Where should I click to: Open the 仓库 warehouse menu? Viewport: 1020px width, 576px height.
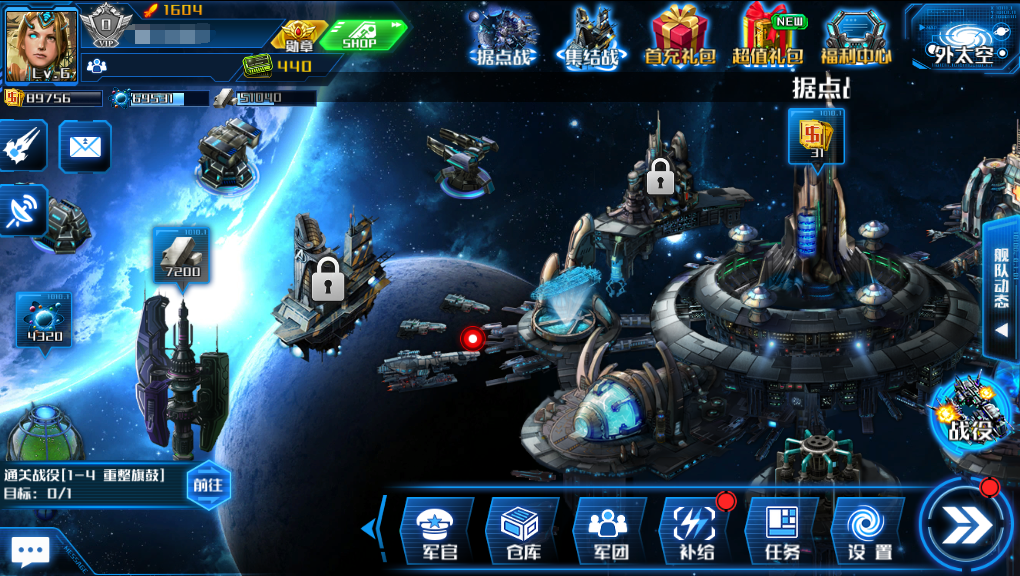522,530
